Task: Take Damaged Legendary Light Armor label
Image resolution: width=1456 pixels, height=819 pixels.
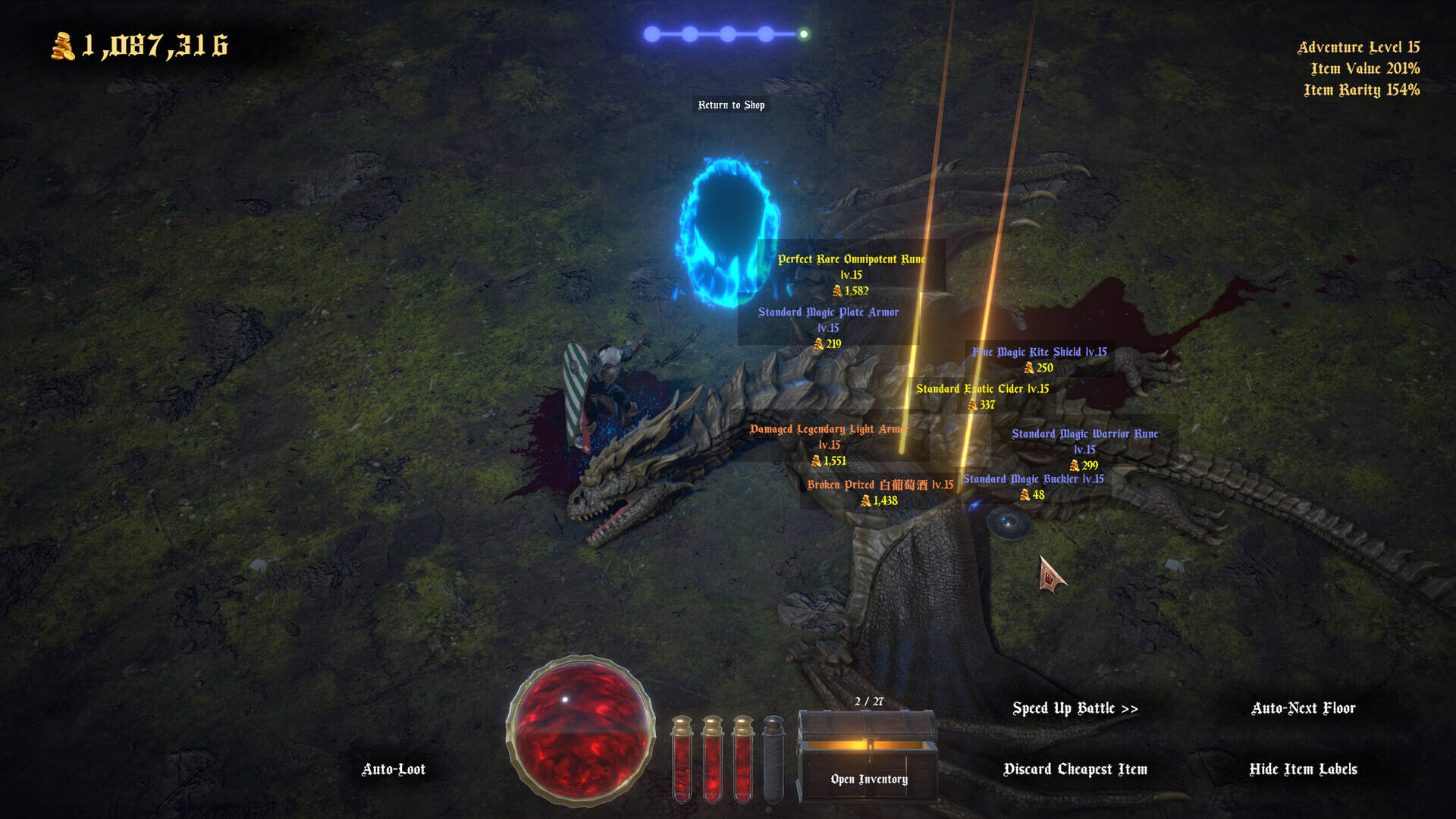Action: [829, 429]
